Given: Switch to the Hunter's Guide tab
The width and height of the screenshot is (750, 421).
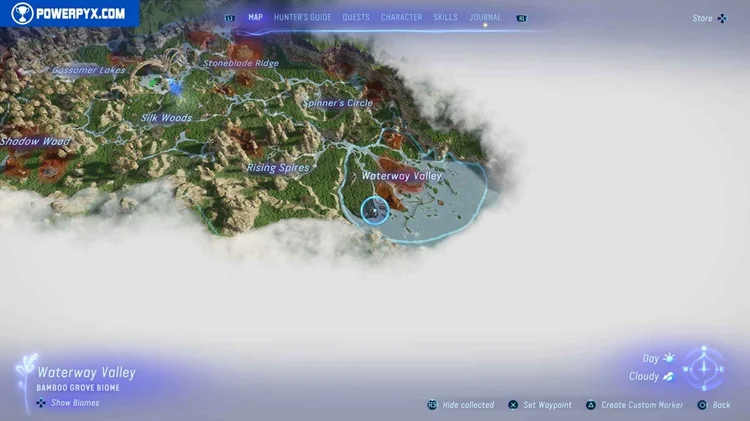Looking at the screenshot, I should tap(302, 17).
